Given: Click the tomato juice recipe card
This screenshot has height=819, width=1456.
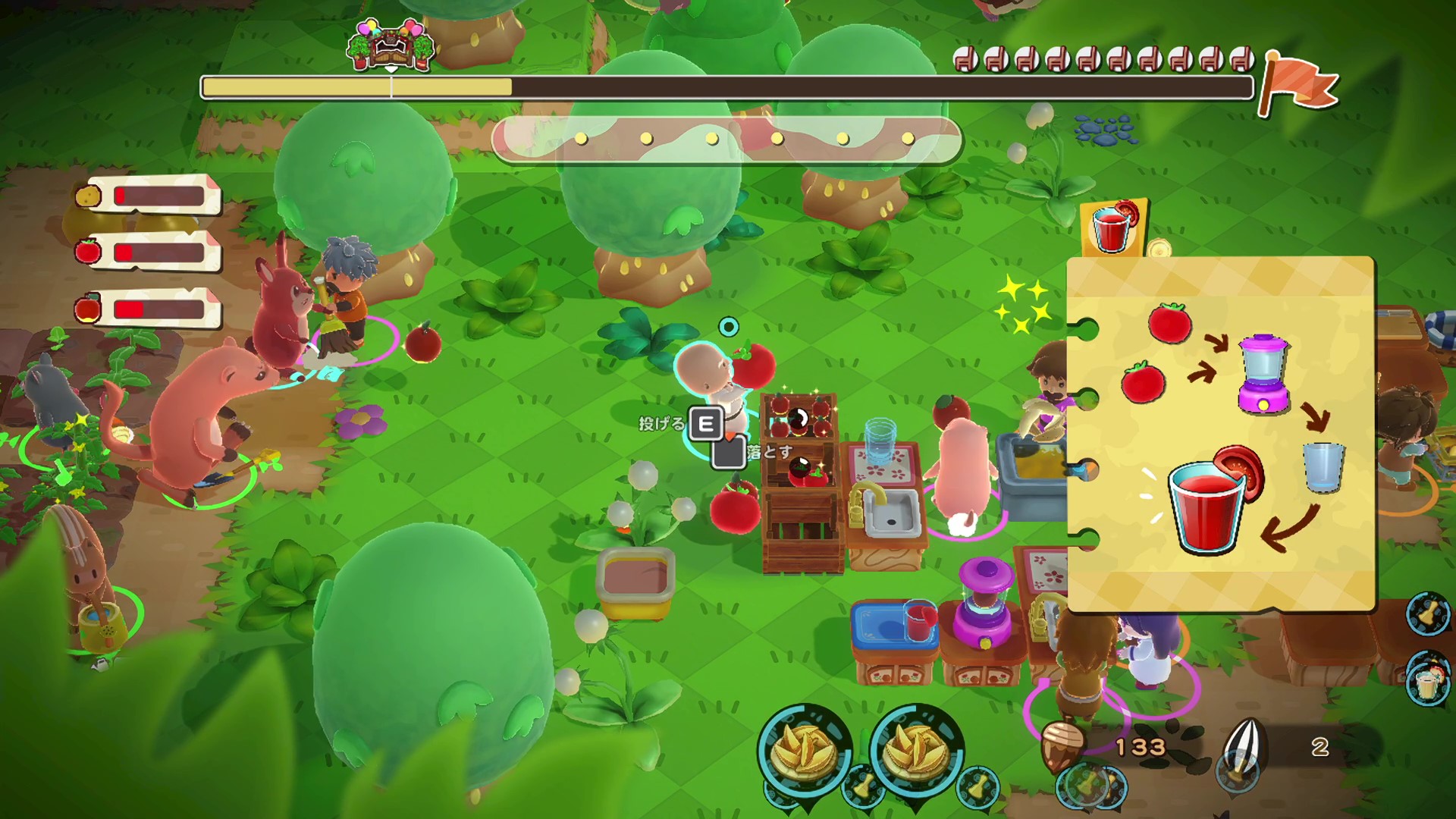Looking at the screenshot, I should [1221, 434].
